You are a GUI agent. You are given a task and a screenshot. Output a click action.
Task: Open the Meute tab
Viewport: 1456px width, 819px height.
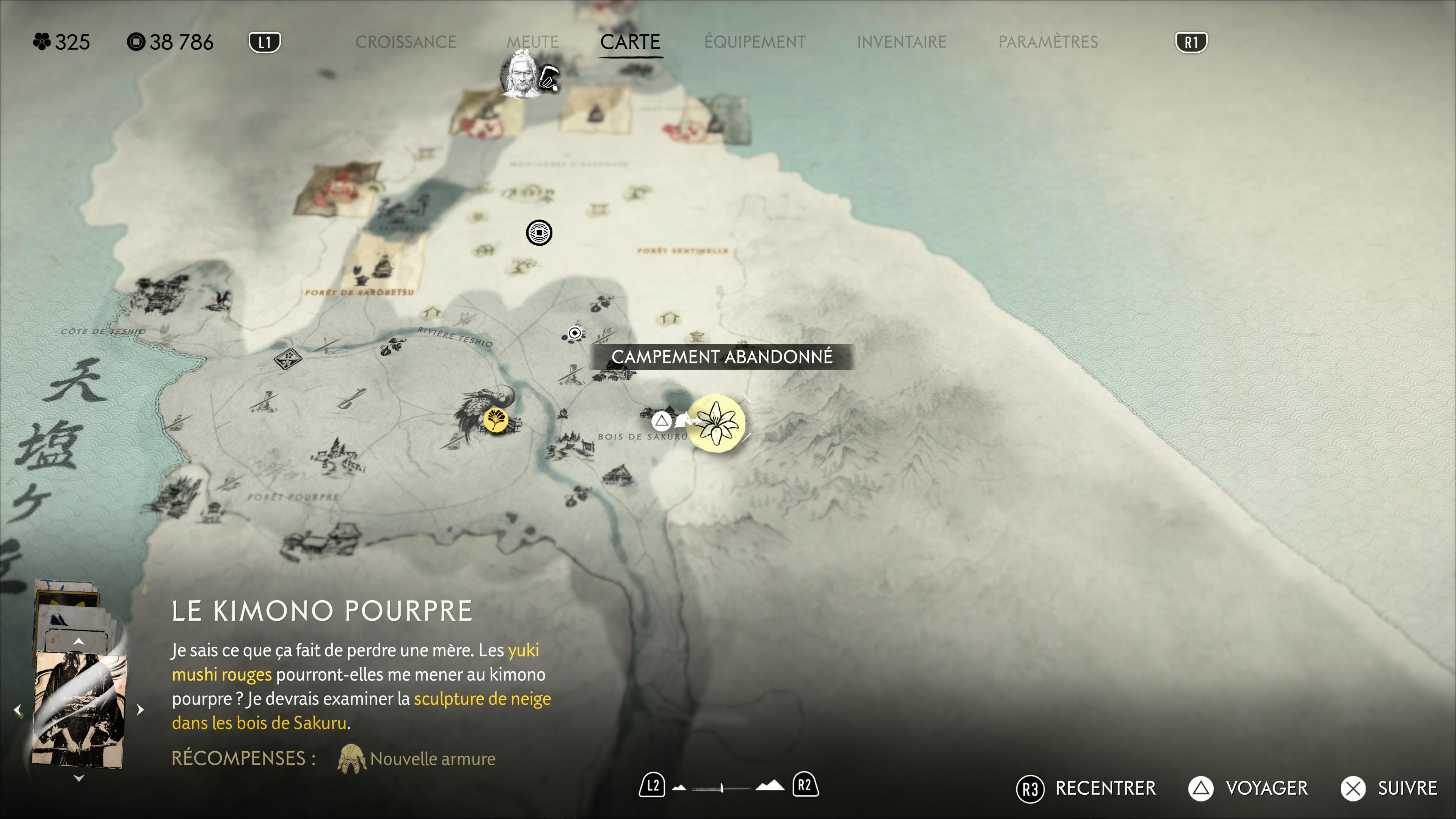point(532,42)
